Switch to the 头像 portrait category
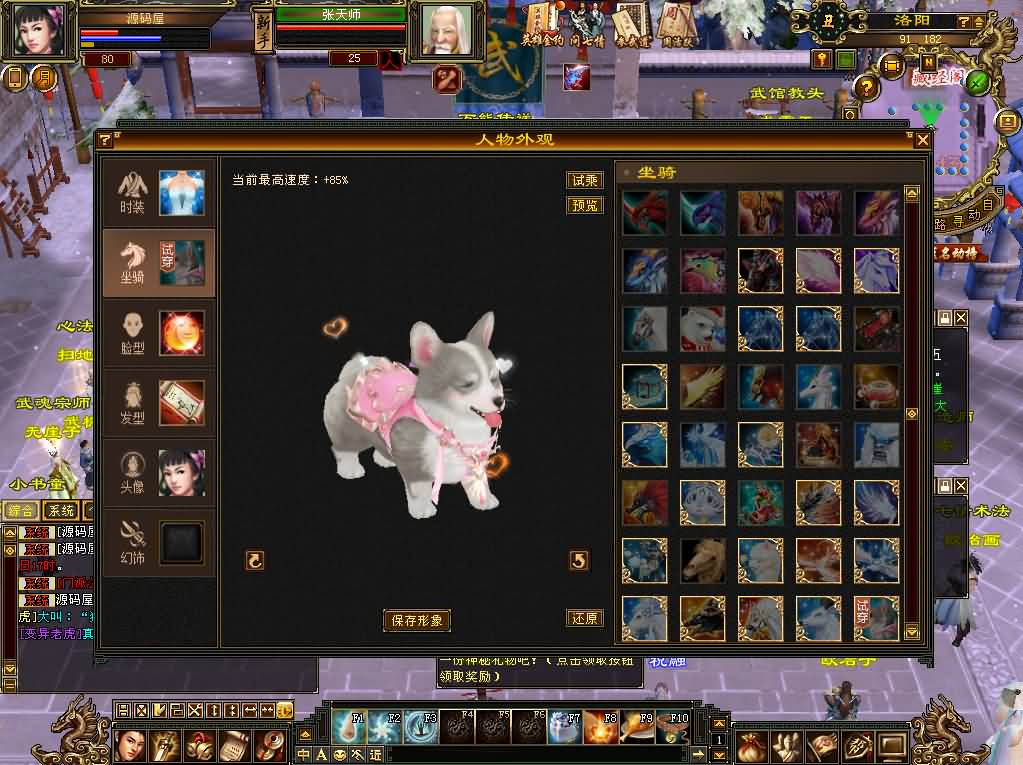This screenshot has width=1023, height=765. click(x=159, y=473)
